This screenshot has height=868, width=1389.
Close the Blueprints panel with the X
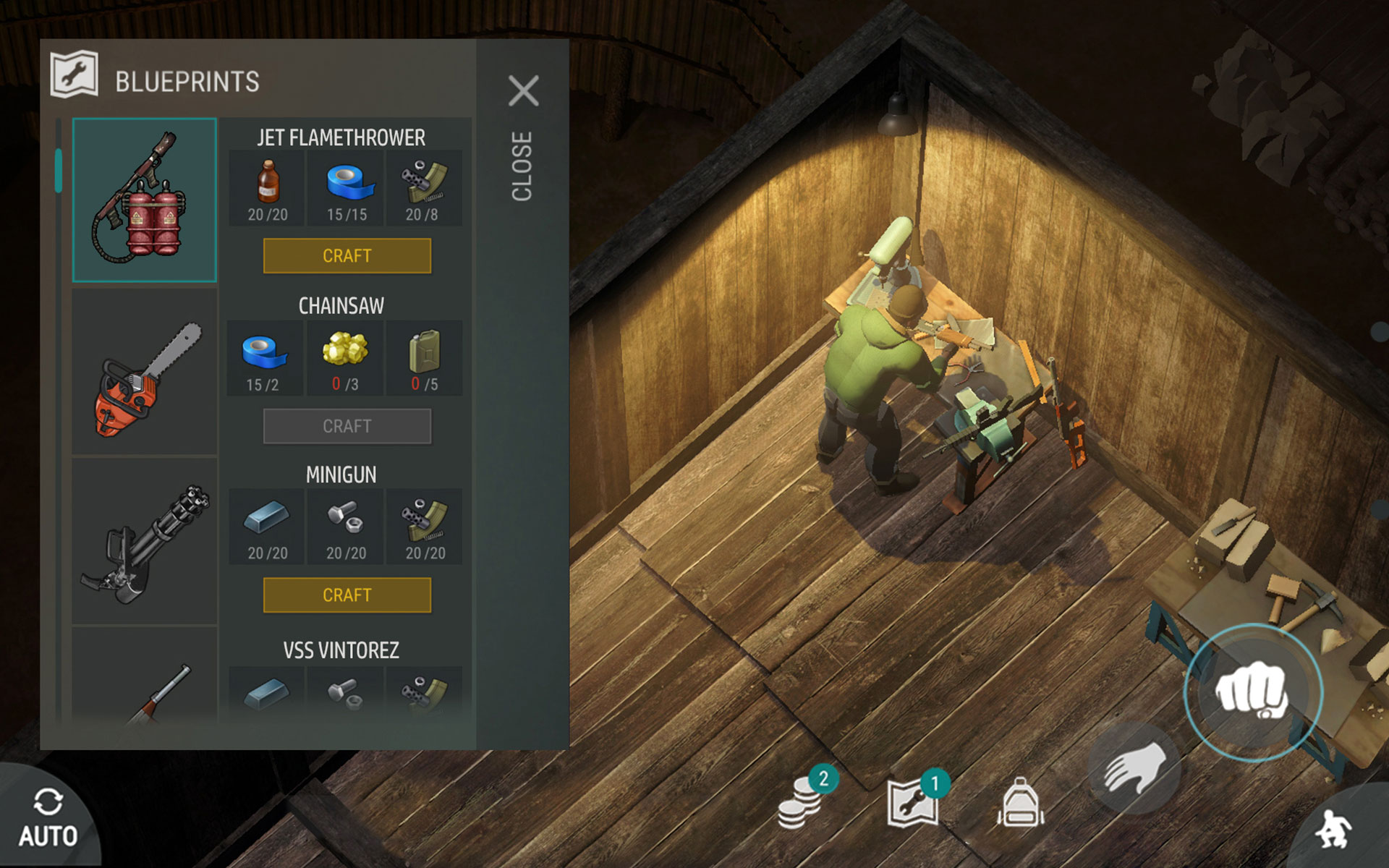pos(523,91)
